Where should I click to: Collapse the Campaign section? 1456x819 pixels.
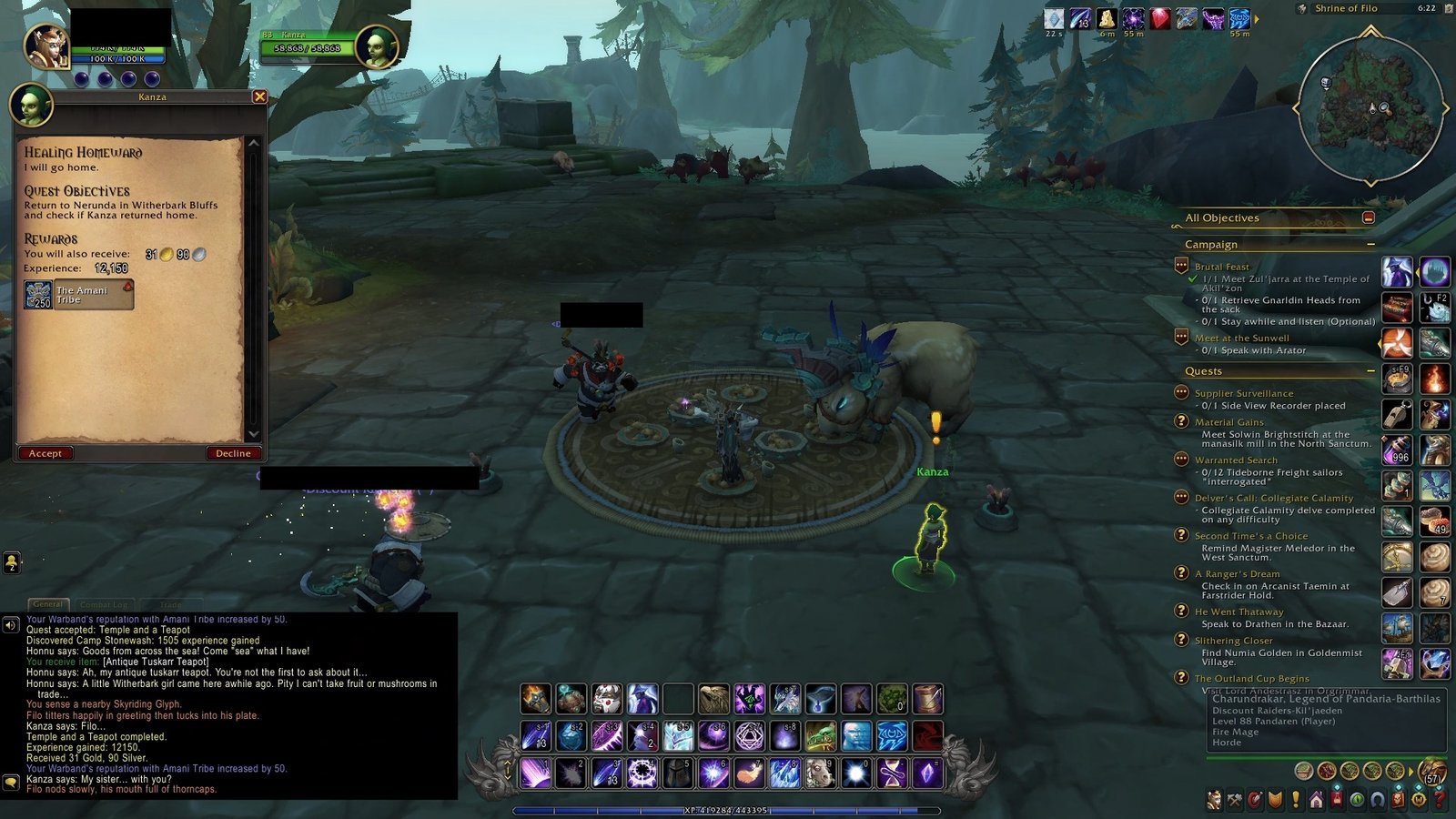pyautogui.click(x=1371, y=243)
